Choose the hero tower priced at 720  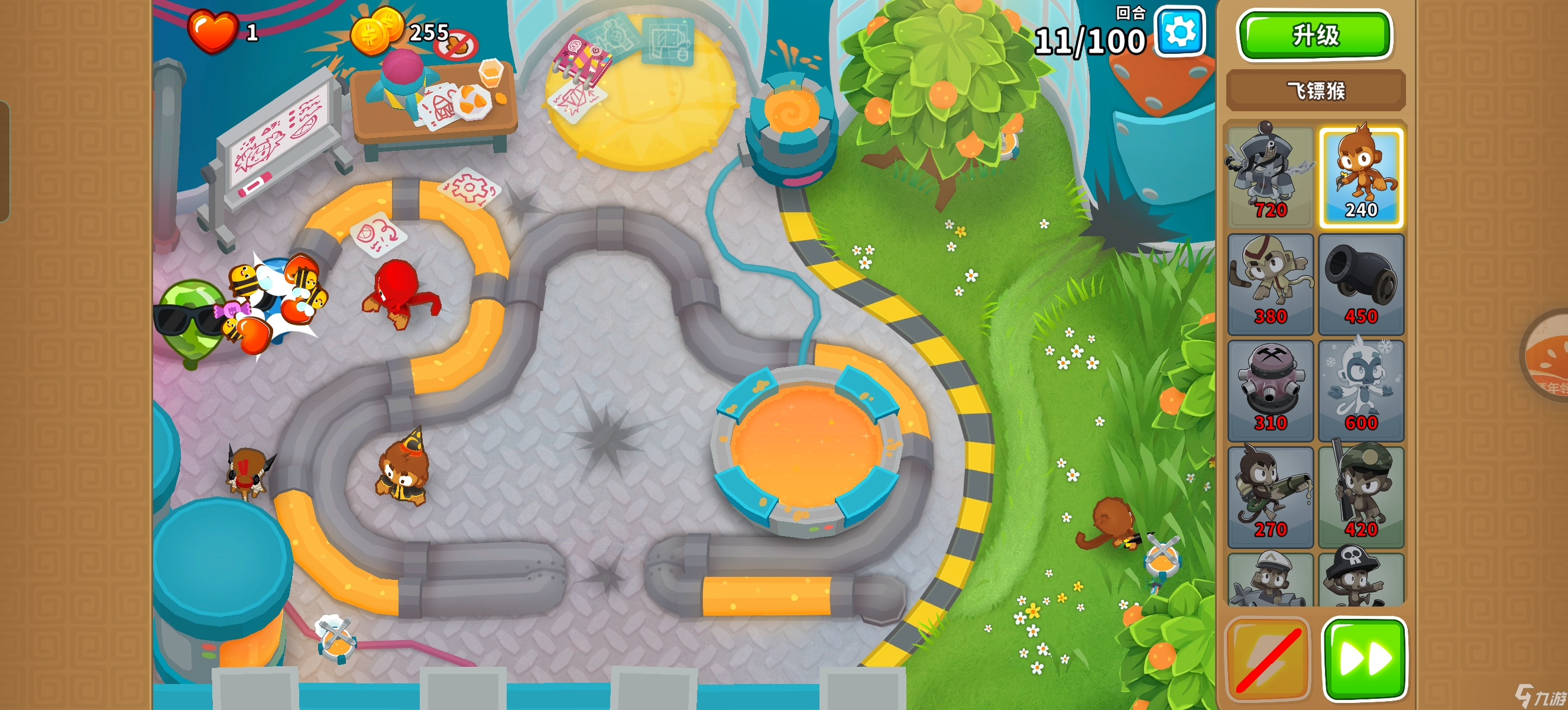click(1270, 177)
